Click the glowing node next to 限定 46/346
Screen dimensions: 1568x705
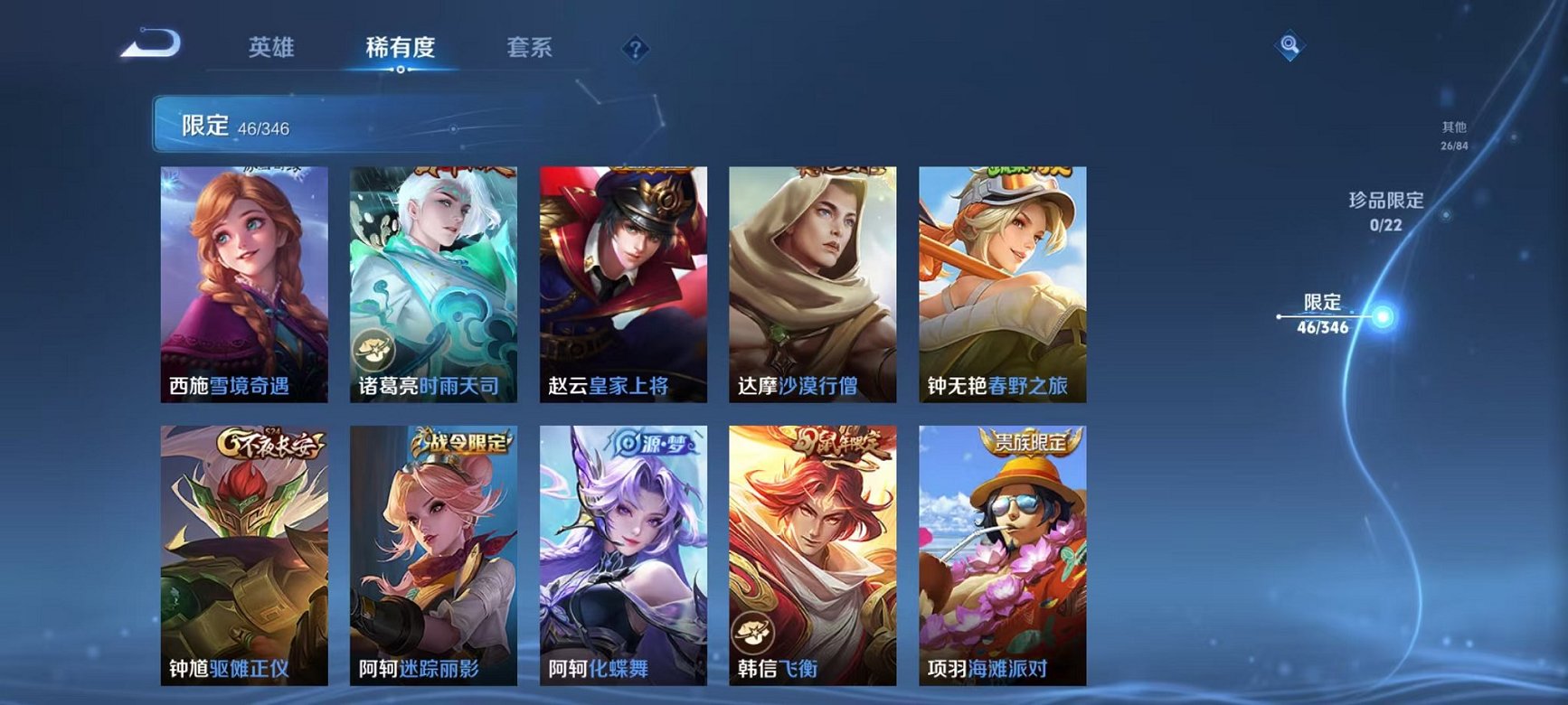(1381, 315)
